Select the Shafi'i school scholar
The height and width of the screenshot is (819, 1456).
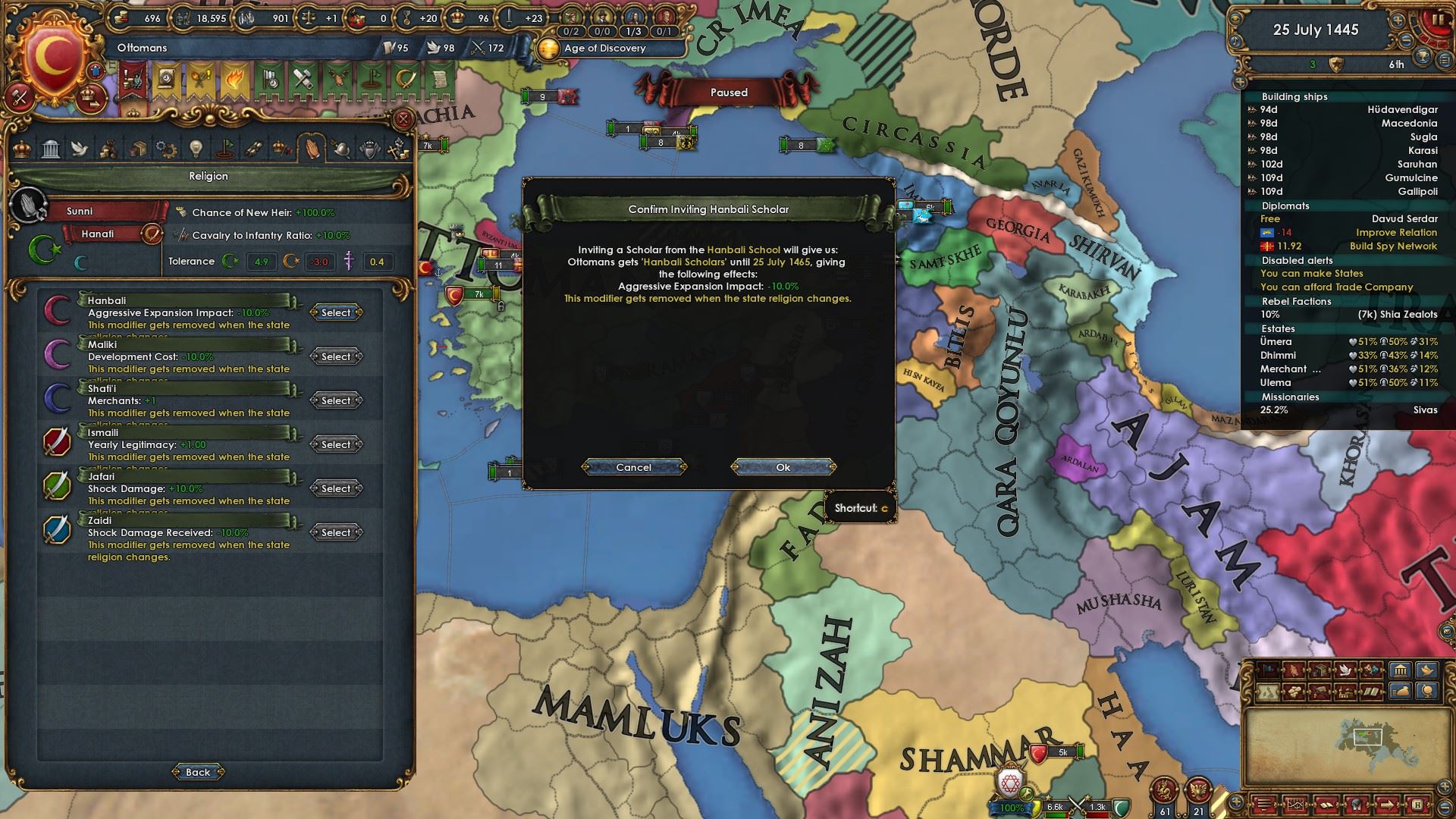click(336, 400)
